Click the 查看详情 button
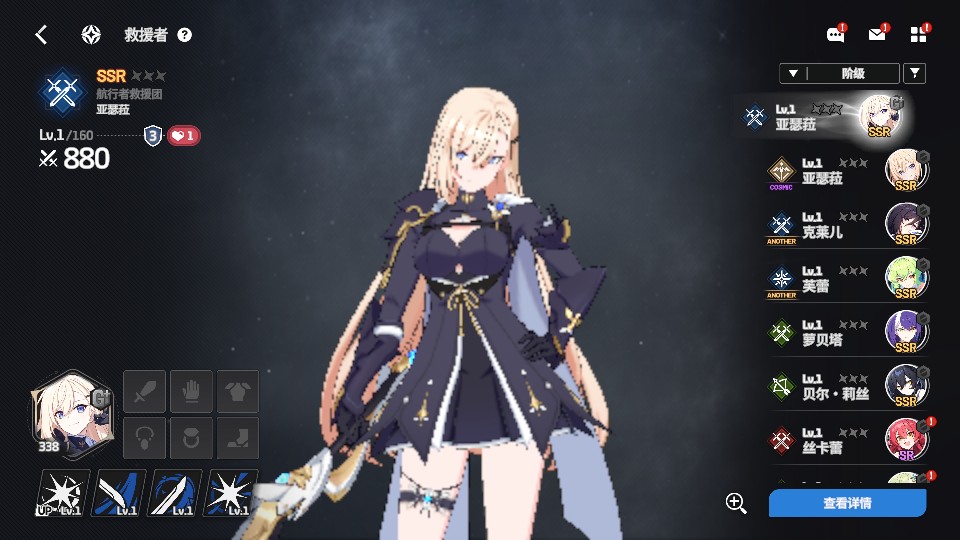The width and height of the screenshot is (960, 540). click(x=847, y=503)
